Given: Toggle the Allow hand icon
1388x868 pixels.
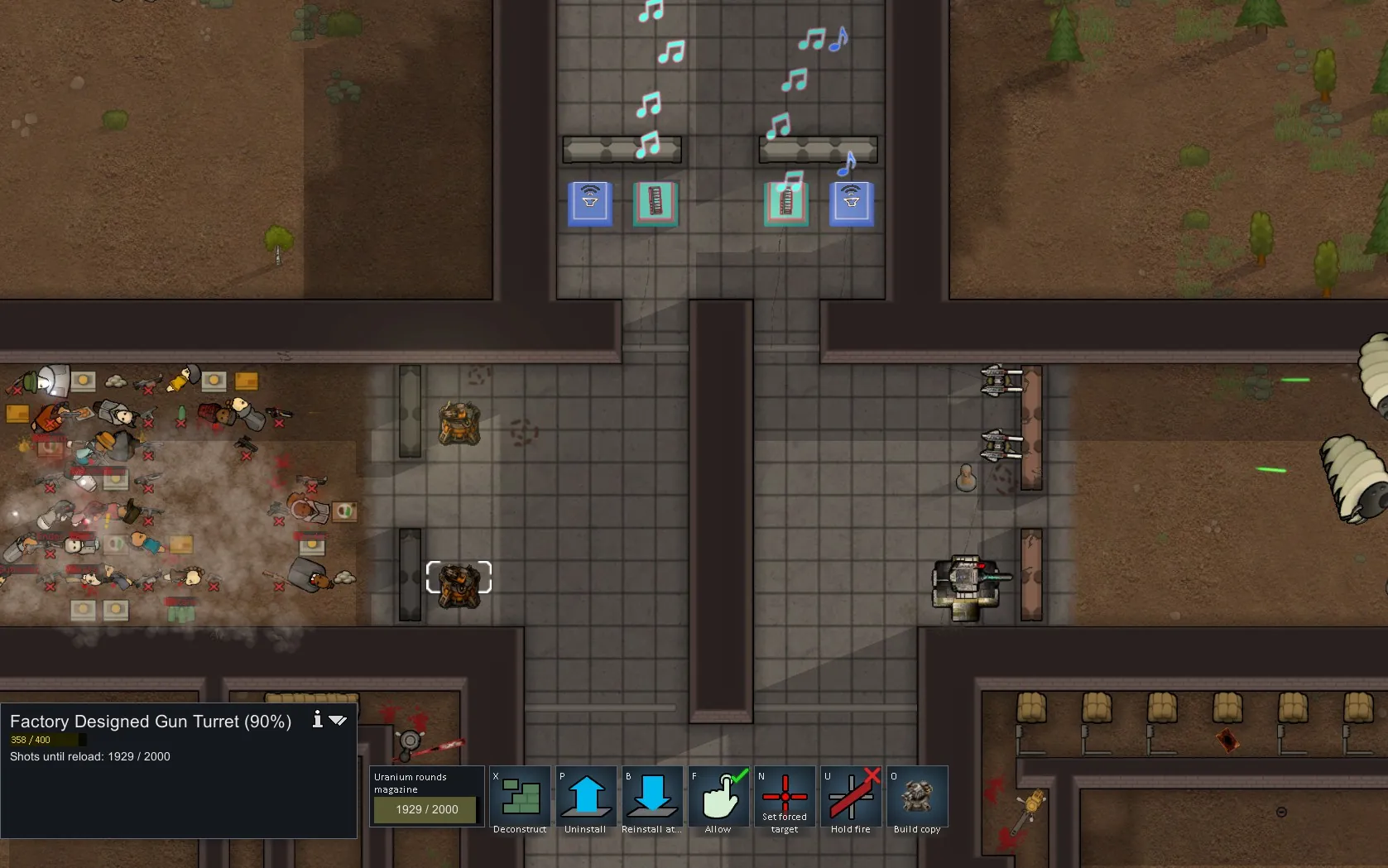Looking at the screenshot, I should (718, 798).
